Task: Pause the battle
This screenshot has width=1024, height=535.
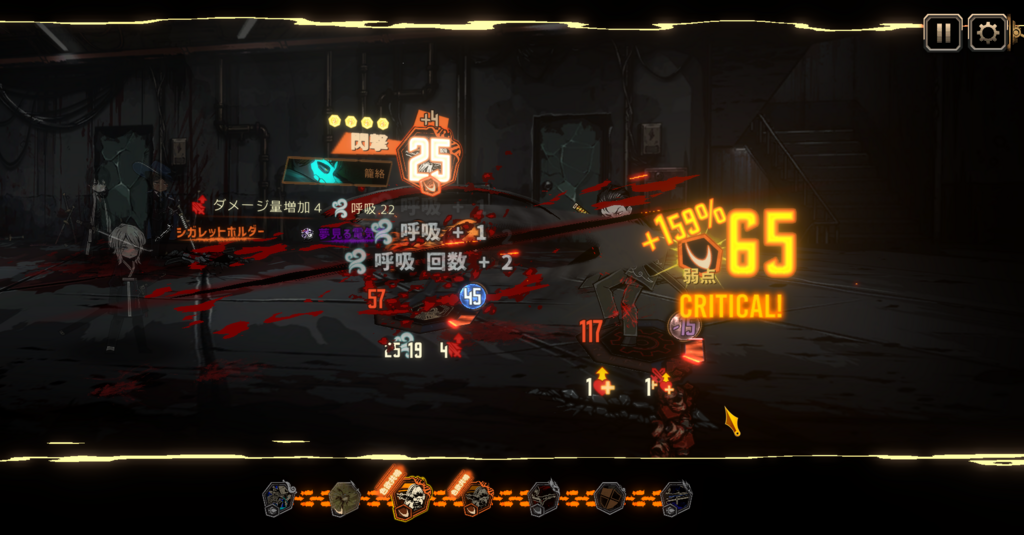Action: 942,33
